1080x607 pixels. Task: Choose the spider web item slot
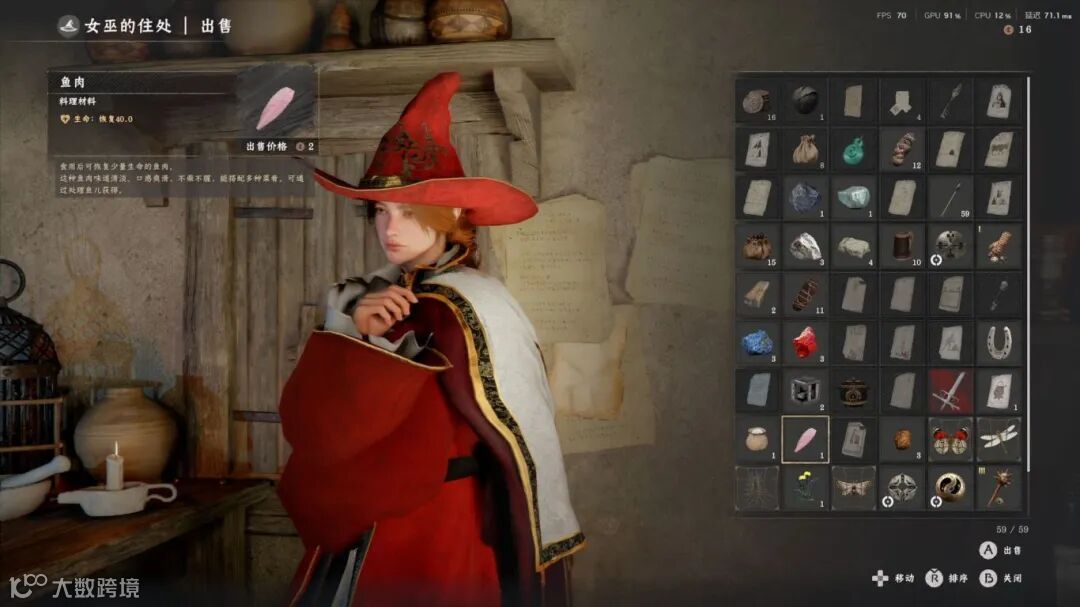pos(757,487)
